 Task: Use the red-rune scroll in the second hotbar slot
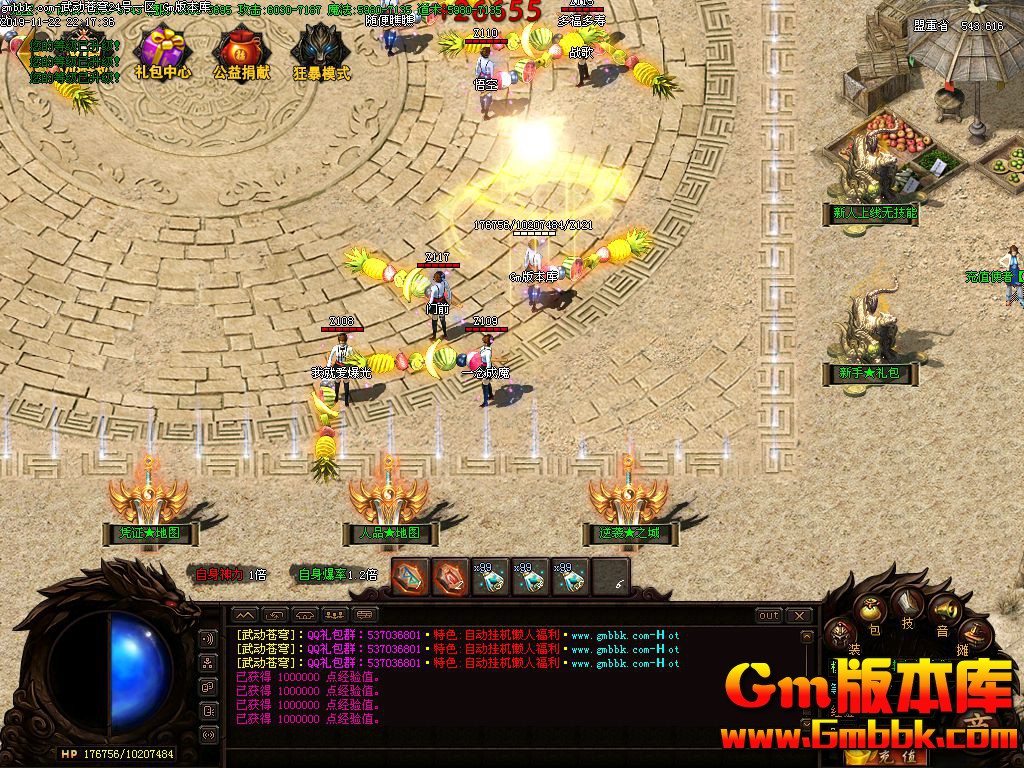tap(450, 577)
